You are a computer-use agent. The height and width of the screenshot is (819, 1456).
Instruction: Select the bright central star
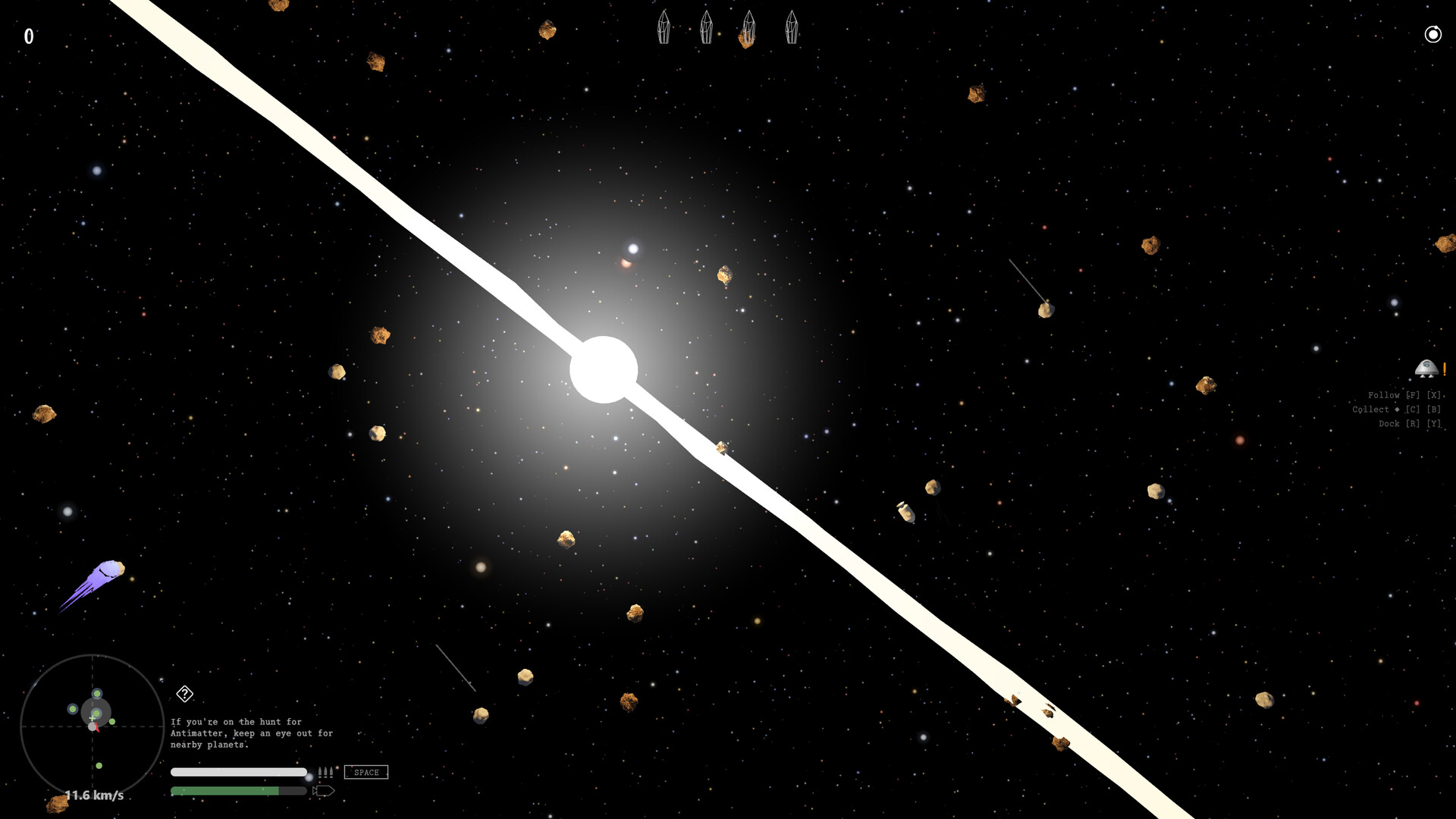coord(603,368)
